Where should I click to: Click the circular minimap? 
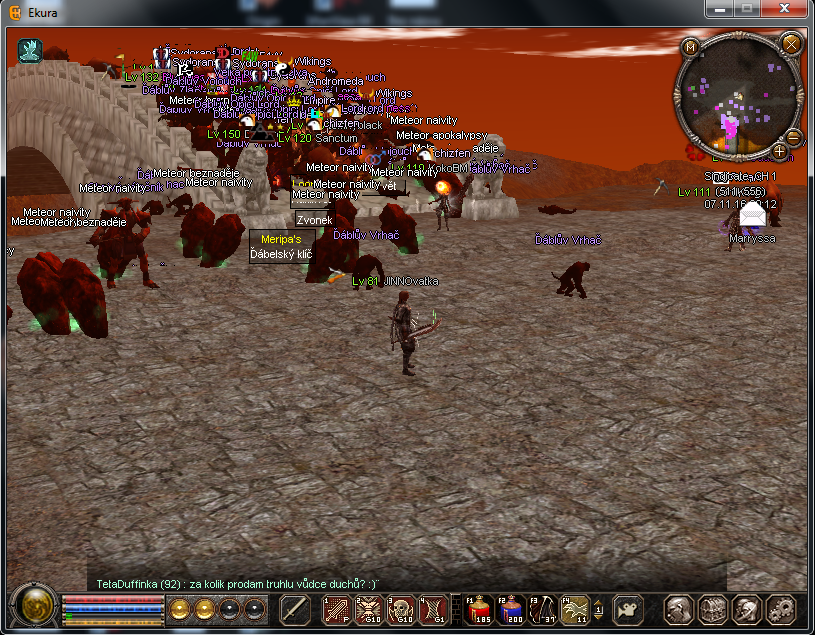pyautogui.click(x=739, y=97)
